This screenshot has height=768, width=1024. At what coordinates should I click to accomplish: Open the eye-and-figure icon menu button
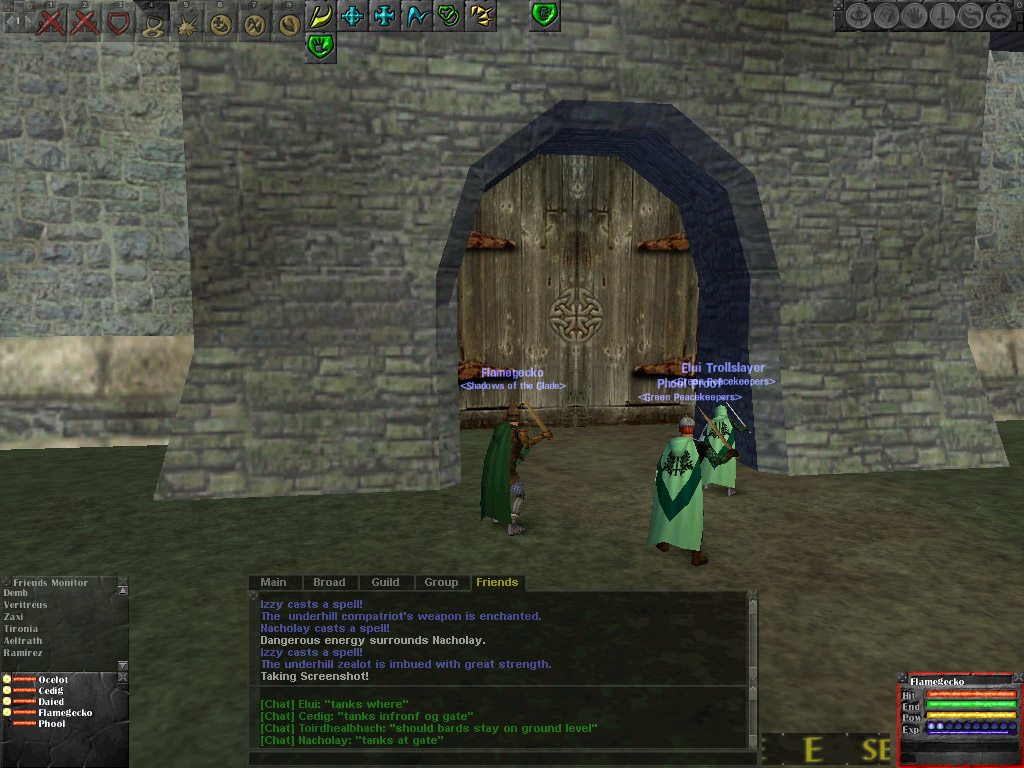point(858,16)
